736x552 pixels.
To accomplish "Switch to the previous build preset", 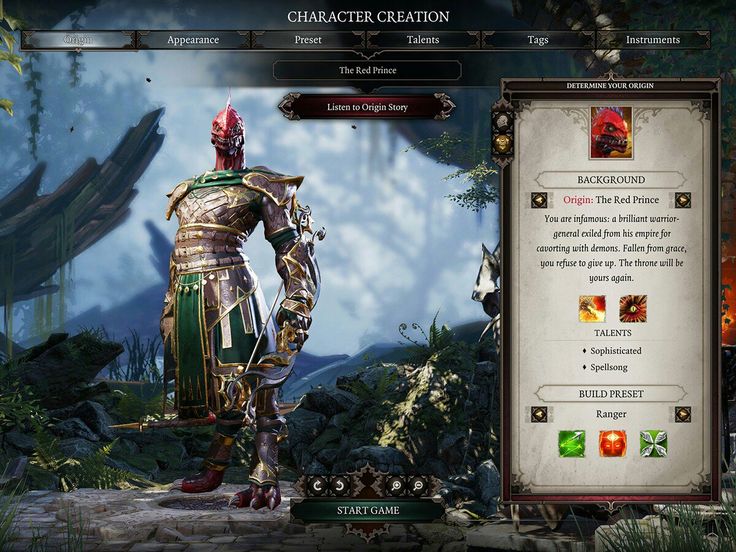I will (539, 413).
